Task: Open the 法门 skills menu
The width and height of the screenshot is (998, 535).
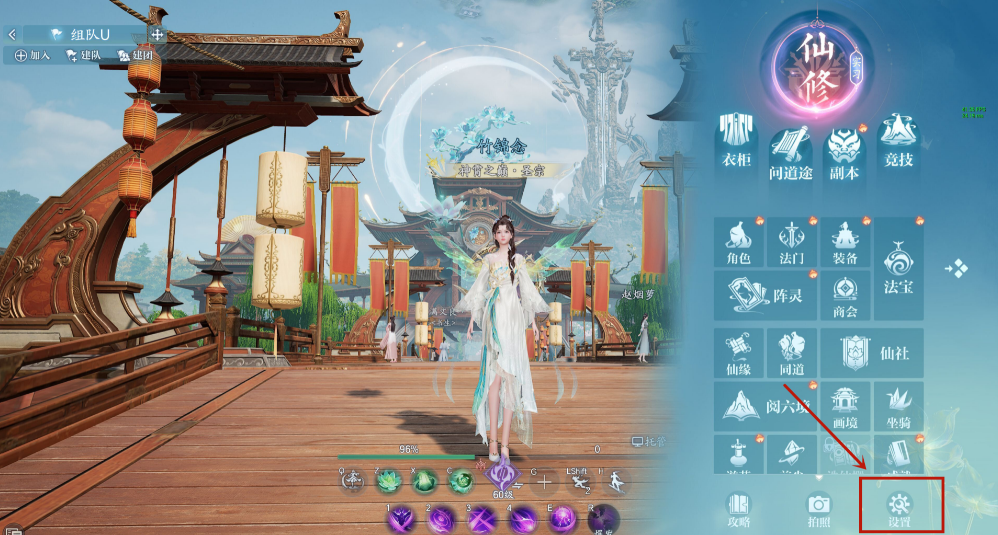Action: pyautogui.click(x=791, y=244)
